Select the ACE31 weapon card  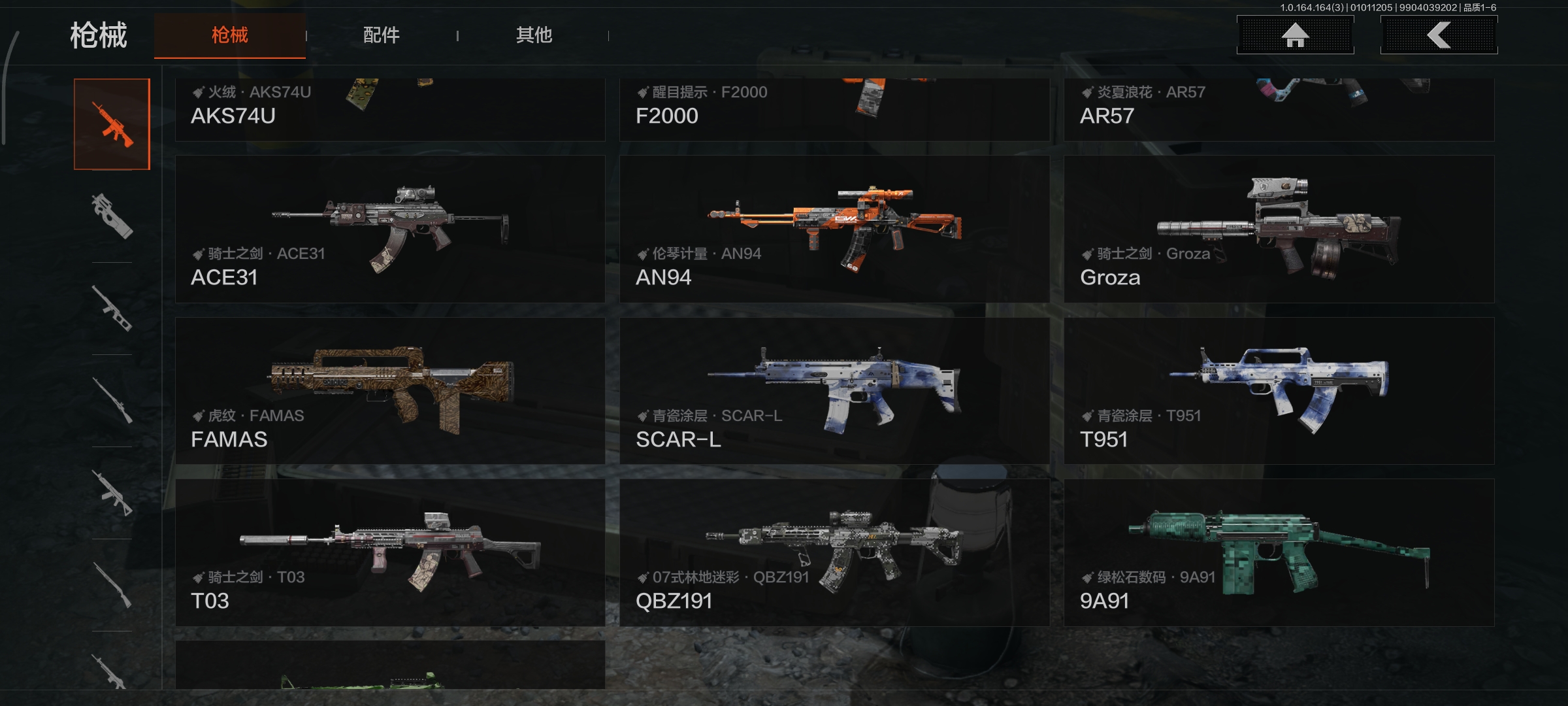coord(390,229)
